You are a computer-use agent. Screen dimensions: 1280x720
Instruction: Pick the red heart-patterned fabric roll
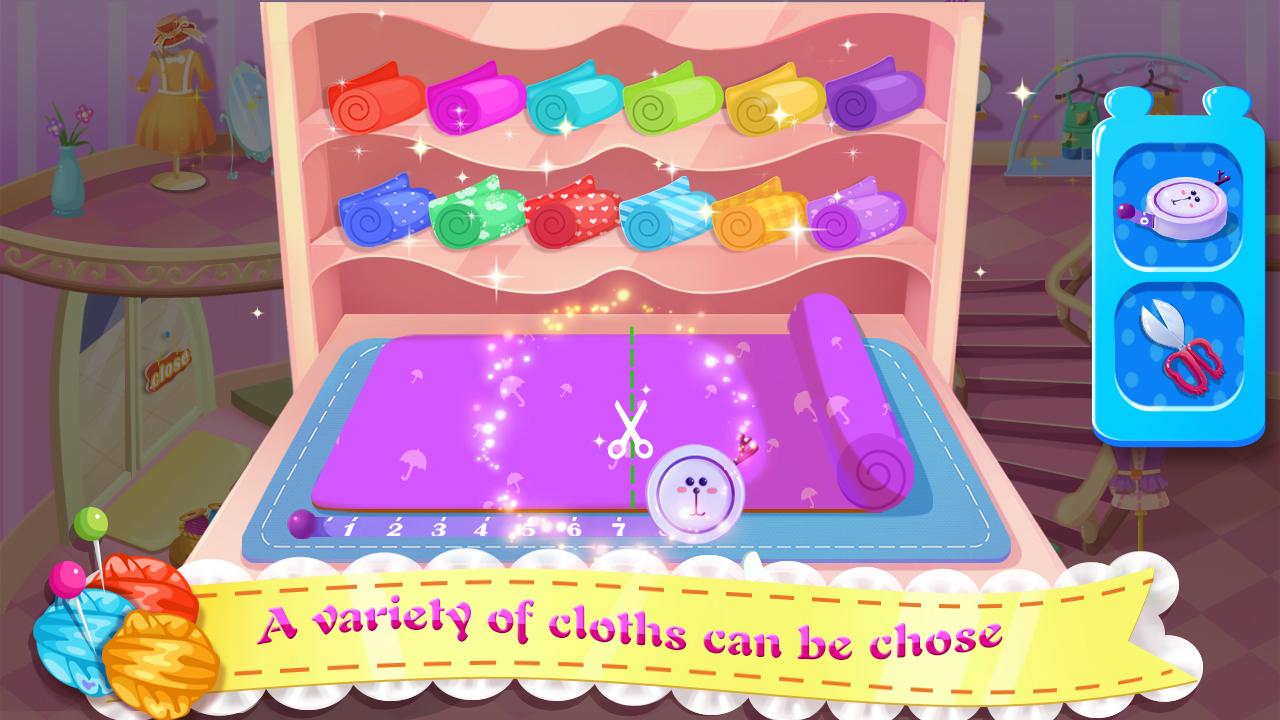click(570, 215)
